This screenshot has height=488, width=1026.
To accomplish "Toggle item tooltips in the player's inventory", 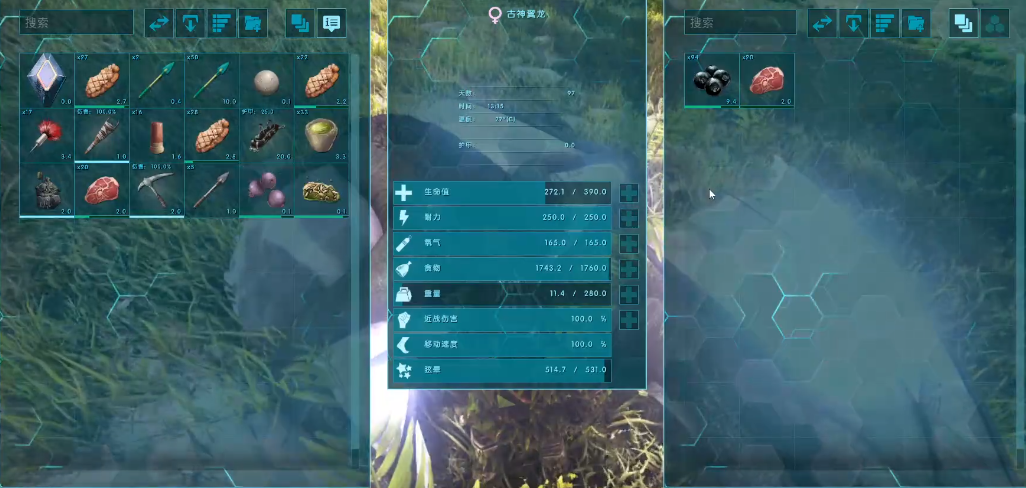I will 331,22.
